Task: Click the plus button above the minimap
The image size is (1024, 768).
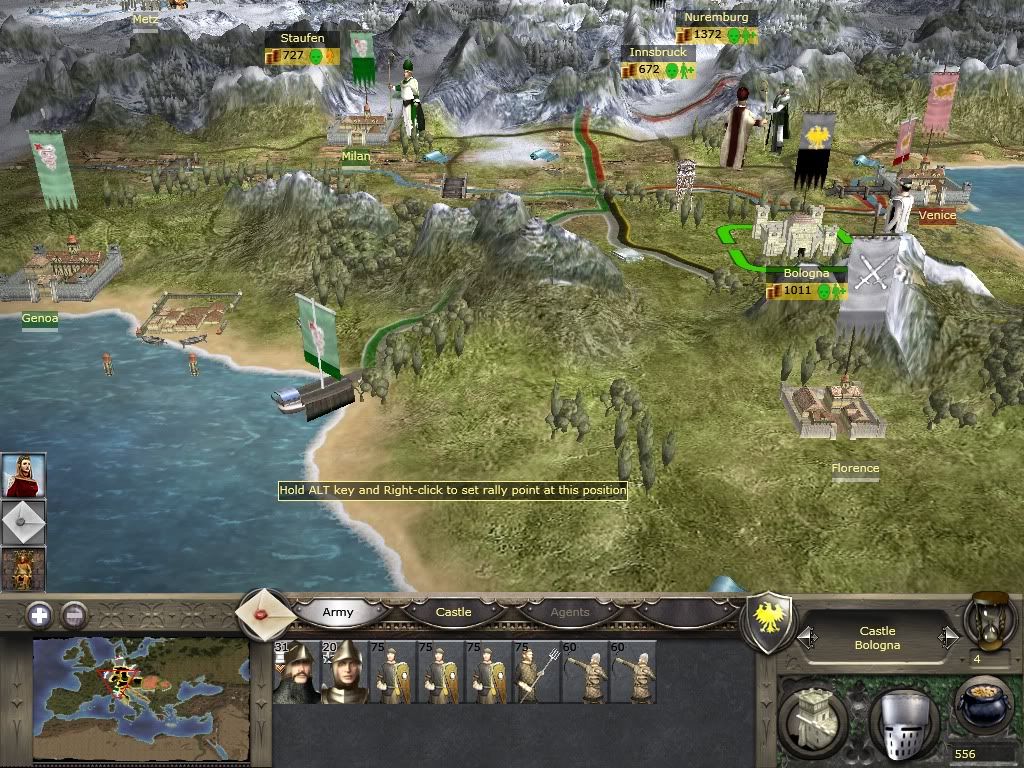Action: tap(38, 616)
